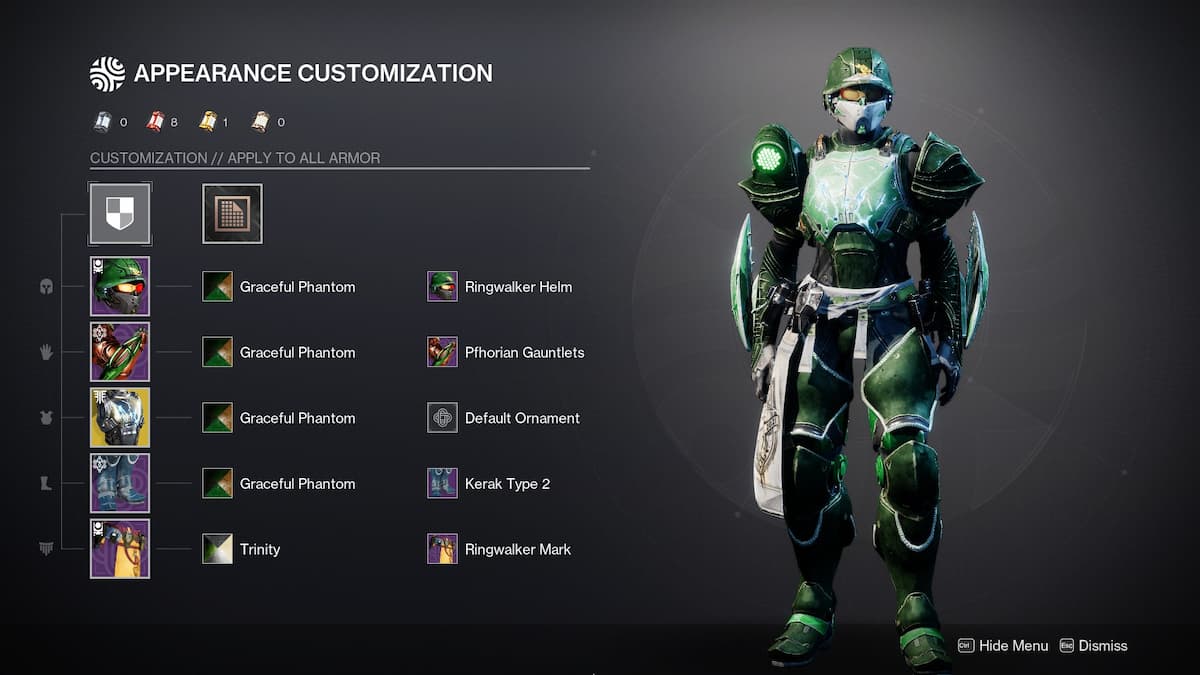Select the white shield armor synthesis slot
The height and width of the screenshot is (675, 1200).
coord(120,213)
